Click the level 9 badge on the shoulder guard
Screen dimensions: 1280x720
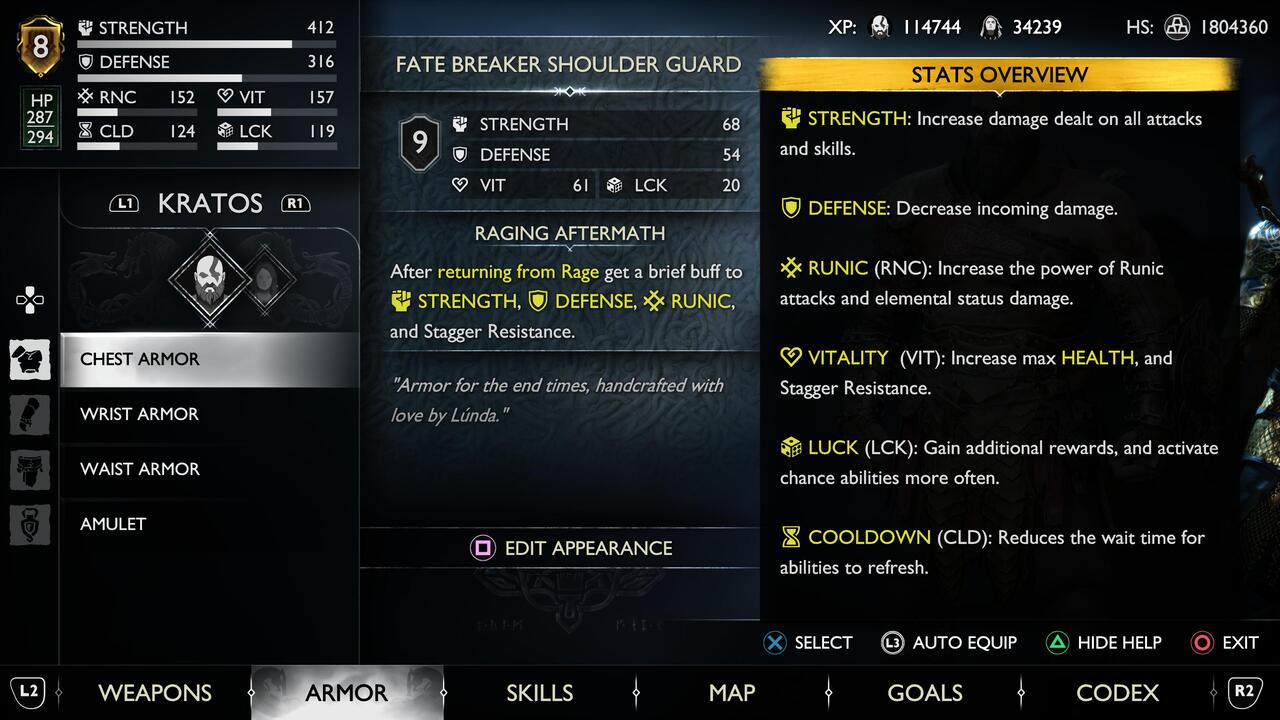(x=419, y=142)
